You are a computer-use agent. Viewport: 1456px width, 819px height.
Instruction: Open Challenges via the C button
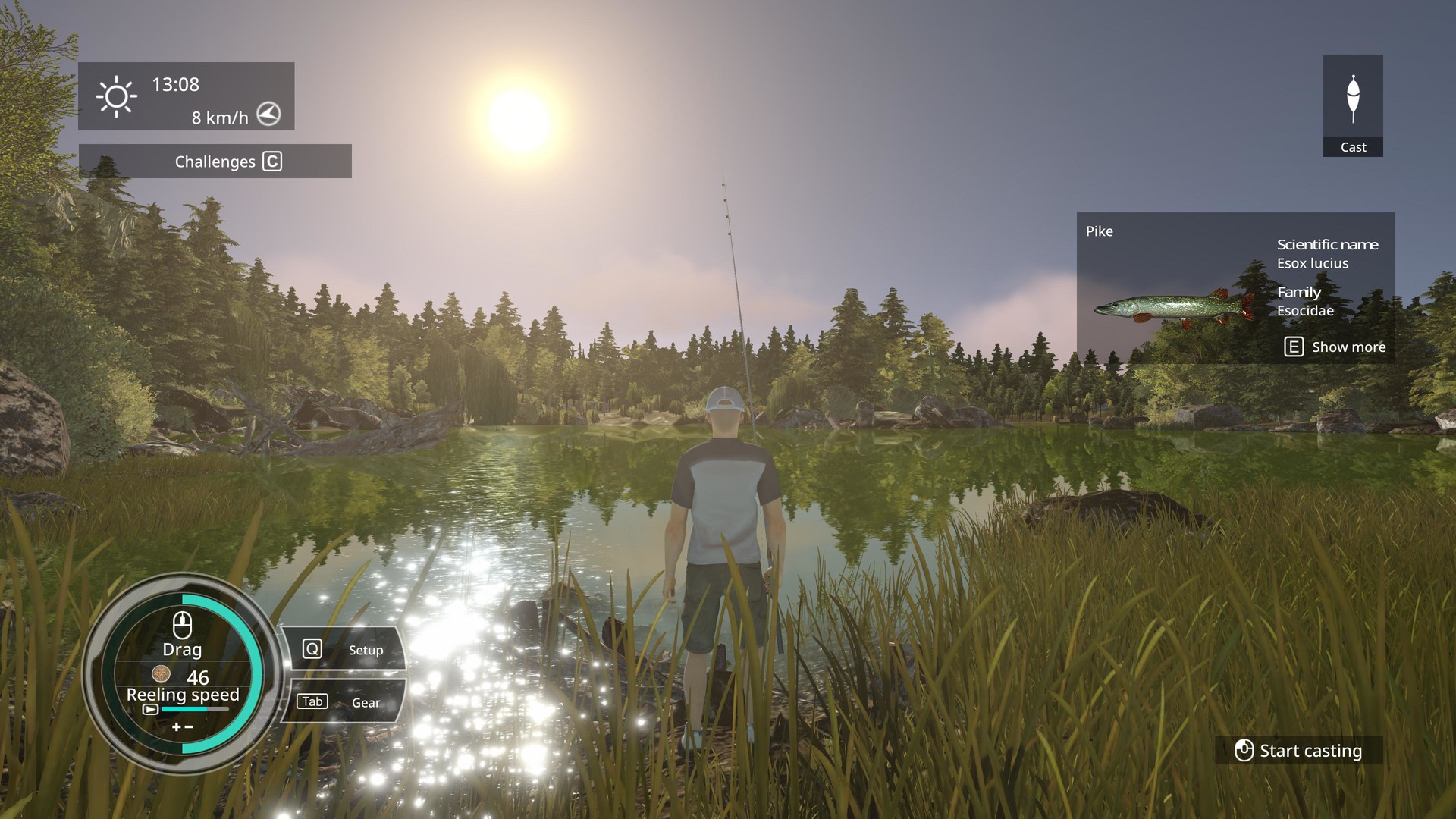click(x=271, y=161)
